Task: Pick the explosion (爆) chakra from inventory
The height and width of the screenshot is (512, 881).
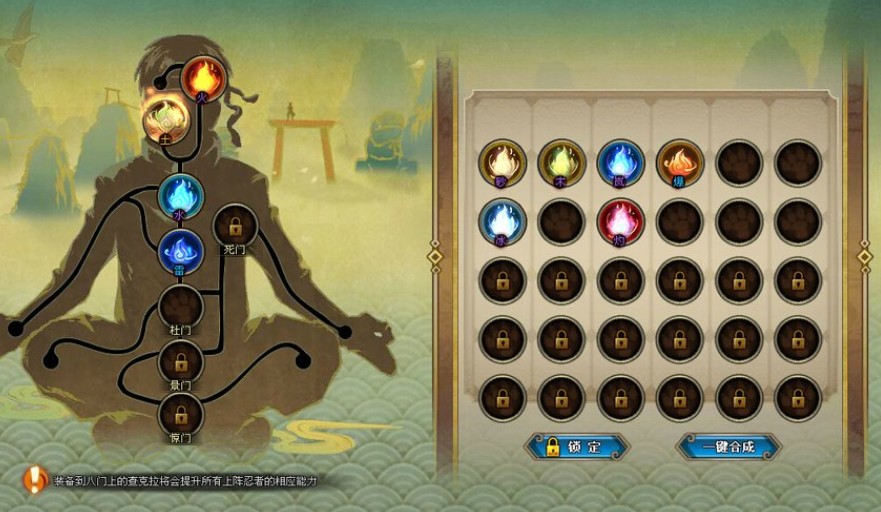Action: click(680, 163)
